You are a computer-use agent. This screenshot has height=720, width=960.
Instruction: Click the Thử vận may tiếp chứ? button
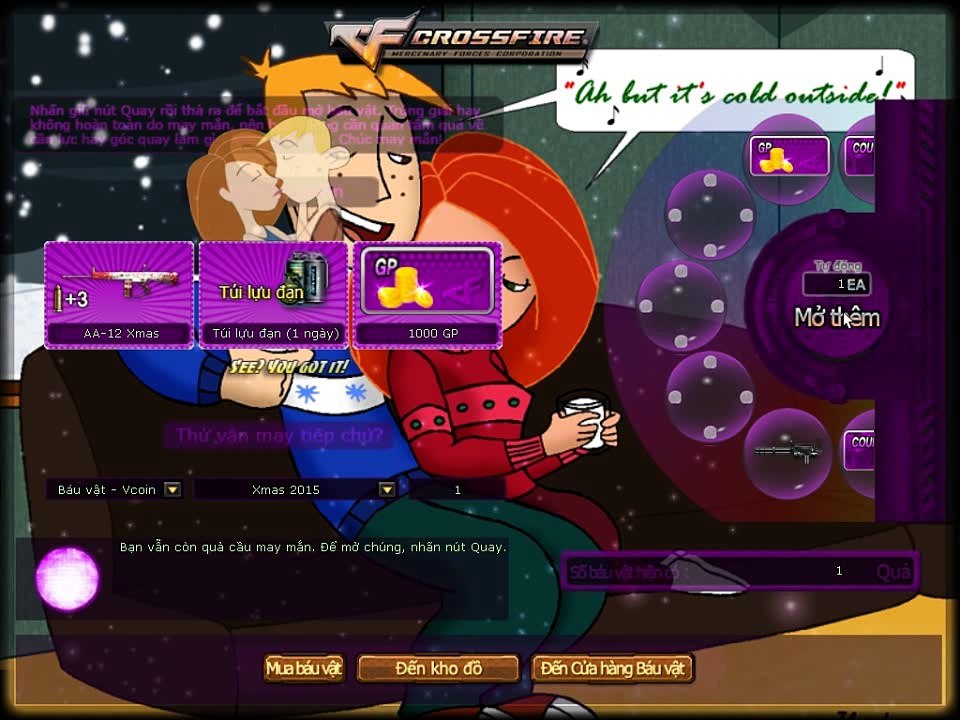[278, 435]
